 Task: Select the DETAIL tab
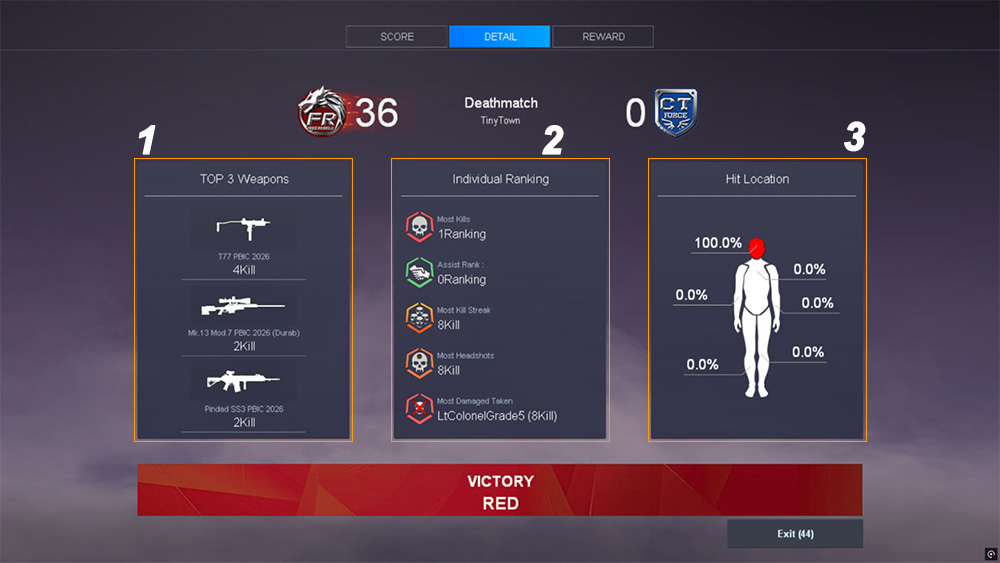point(500,37)
